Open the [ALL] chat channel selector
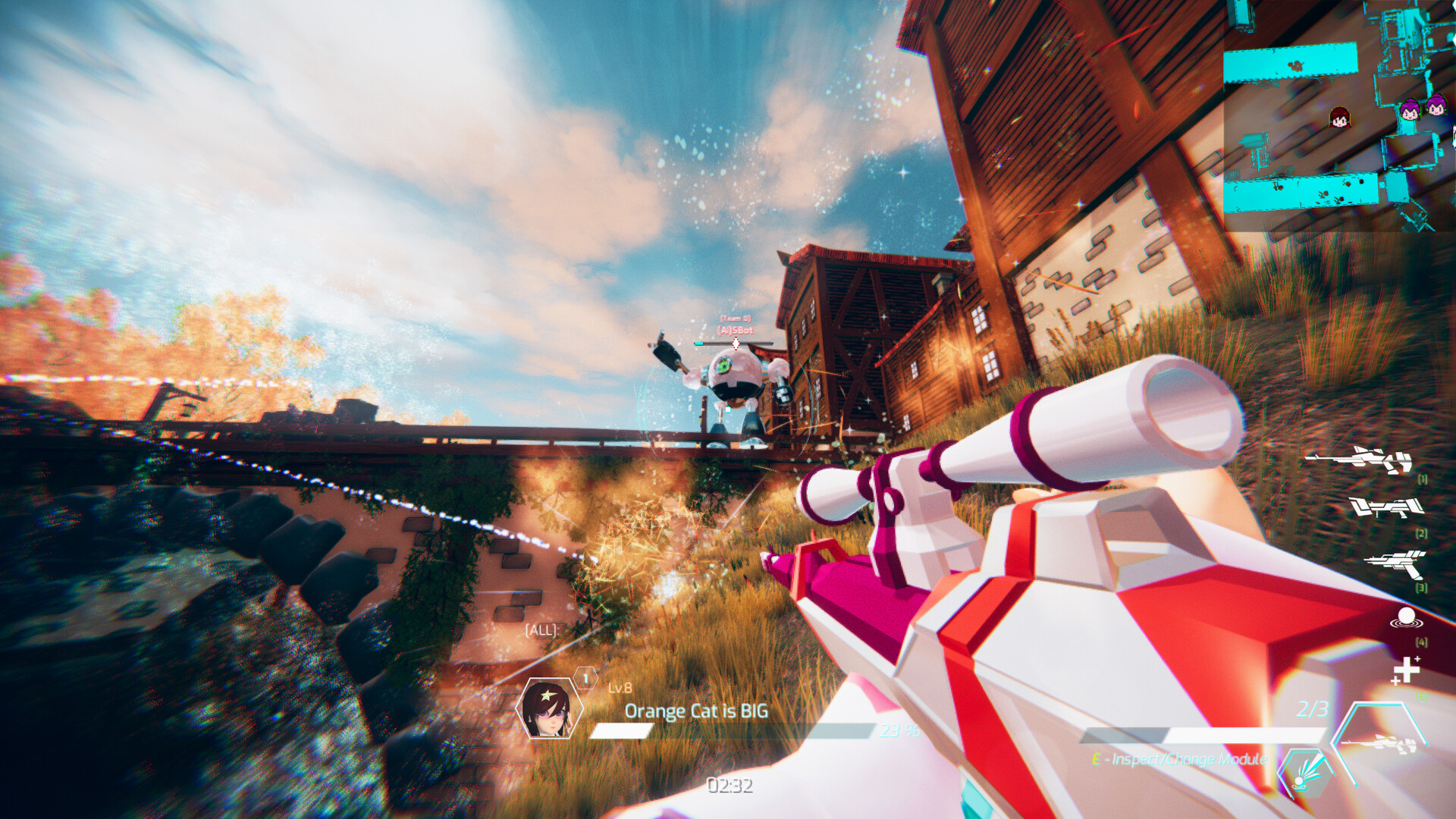1456x819 pixels. coord(541,629)
